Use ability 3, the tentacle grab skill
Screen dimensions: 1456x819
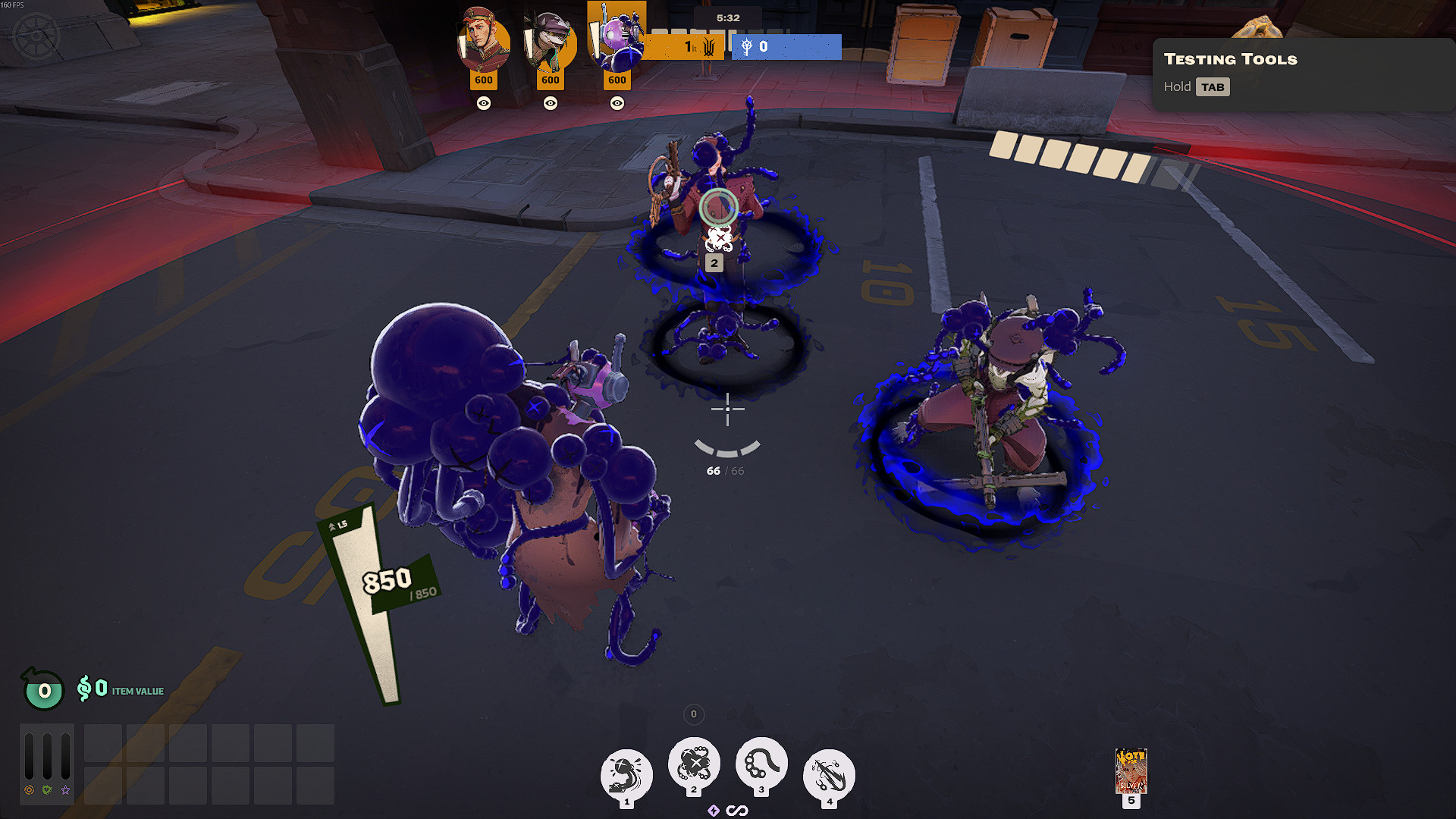coord(761,766)
